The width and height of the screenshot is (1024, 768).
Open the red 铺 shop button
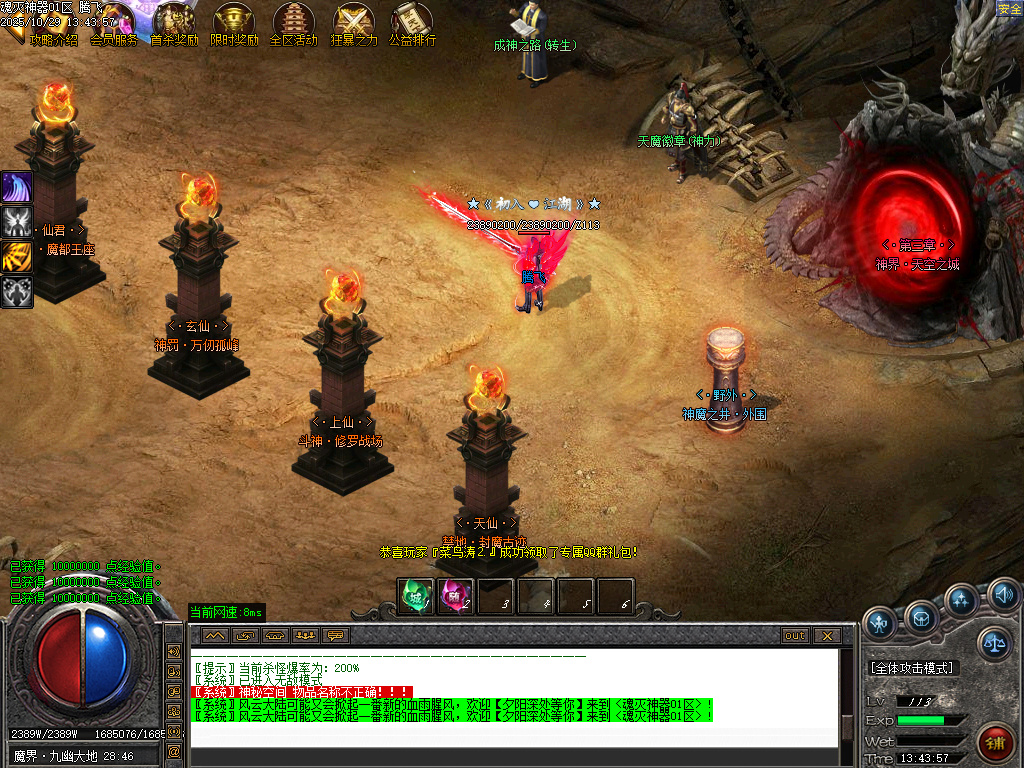pyautogui.click(x=995, y=742)
